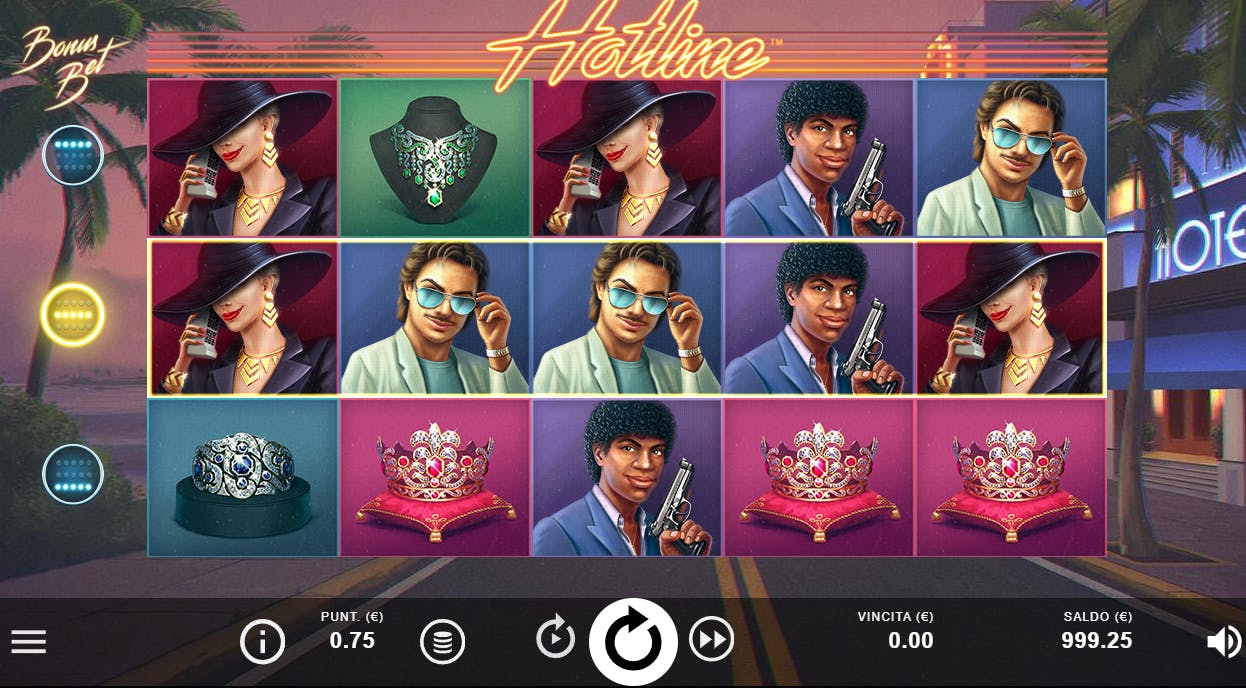Mute the sound with the speaker icon
Screen dimensions: 1246x688
1224,642
